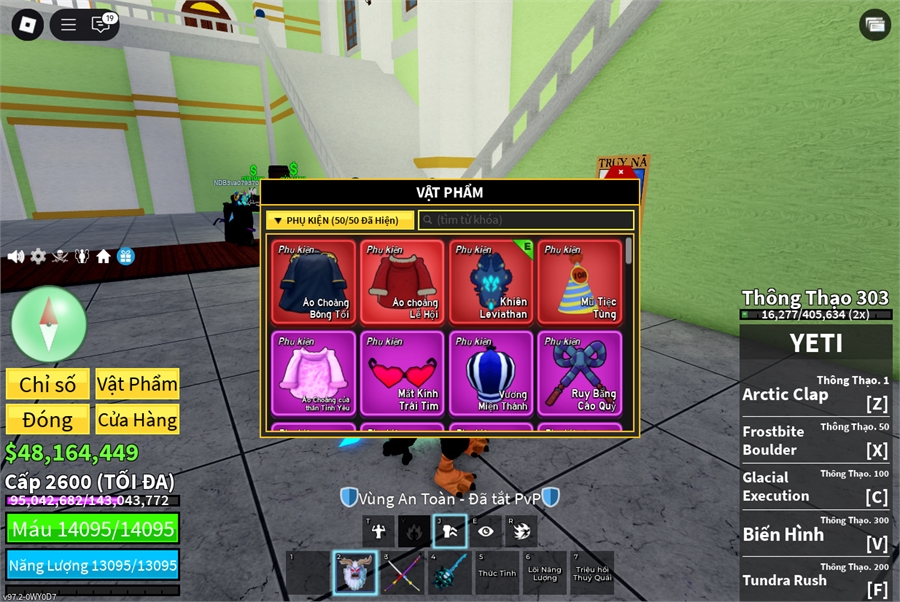Image resolution: width=900 pixels, height=602 pixels.
Task: Click the green compass
Action: pos(49,324)
